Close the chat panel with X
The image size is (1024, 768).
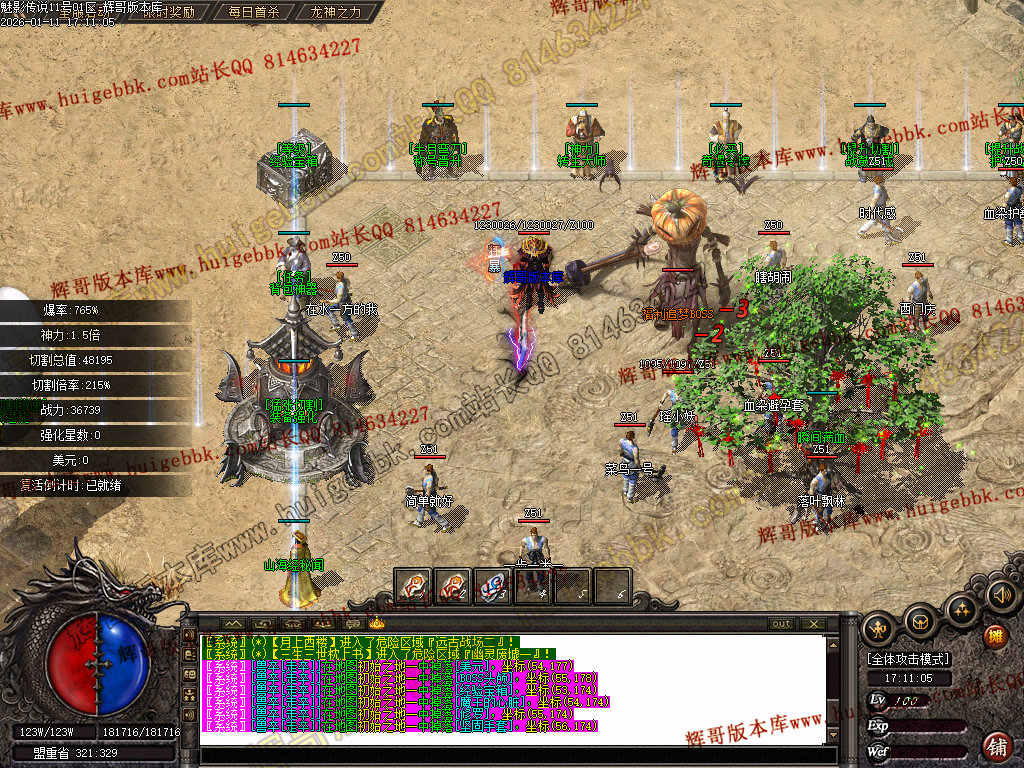click(x=814, y=624)
